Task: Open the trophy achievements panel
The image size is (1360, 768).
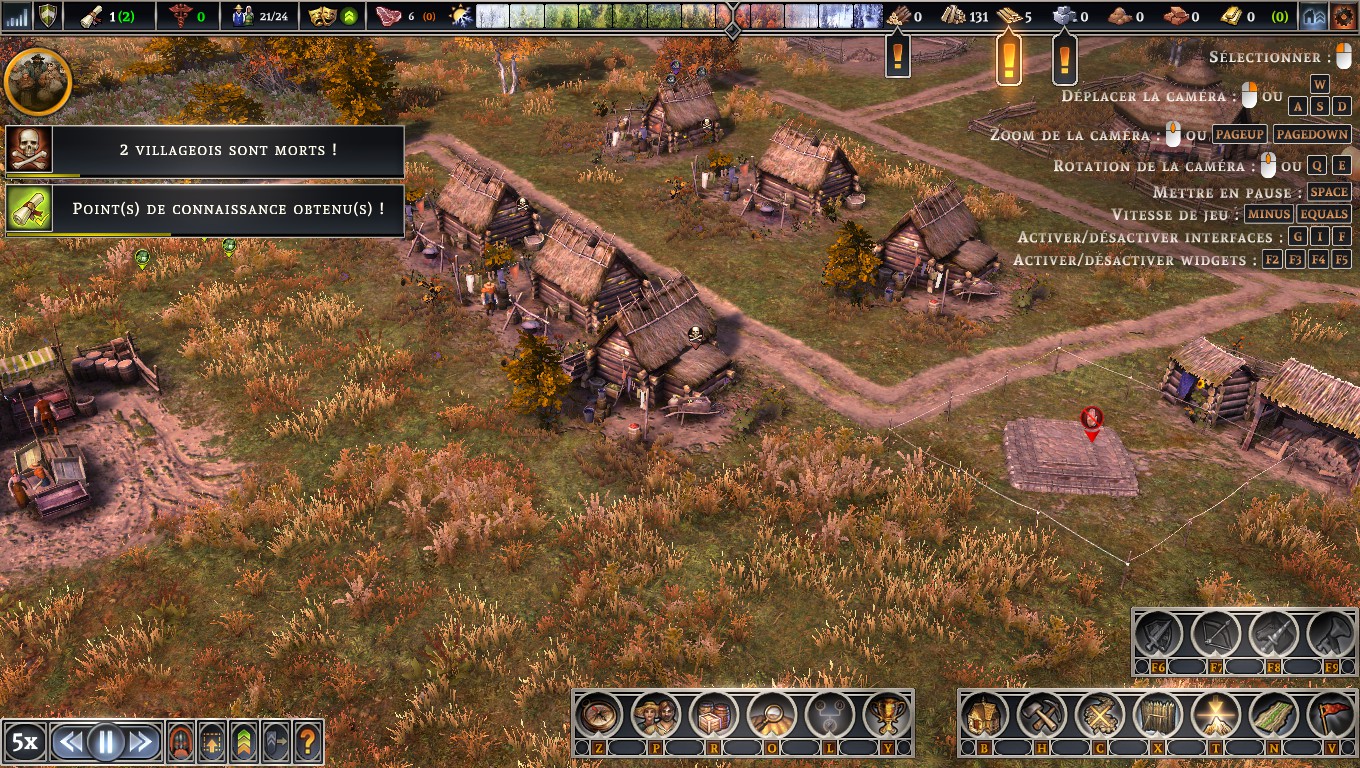Action: (x=886, y=716)
